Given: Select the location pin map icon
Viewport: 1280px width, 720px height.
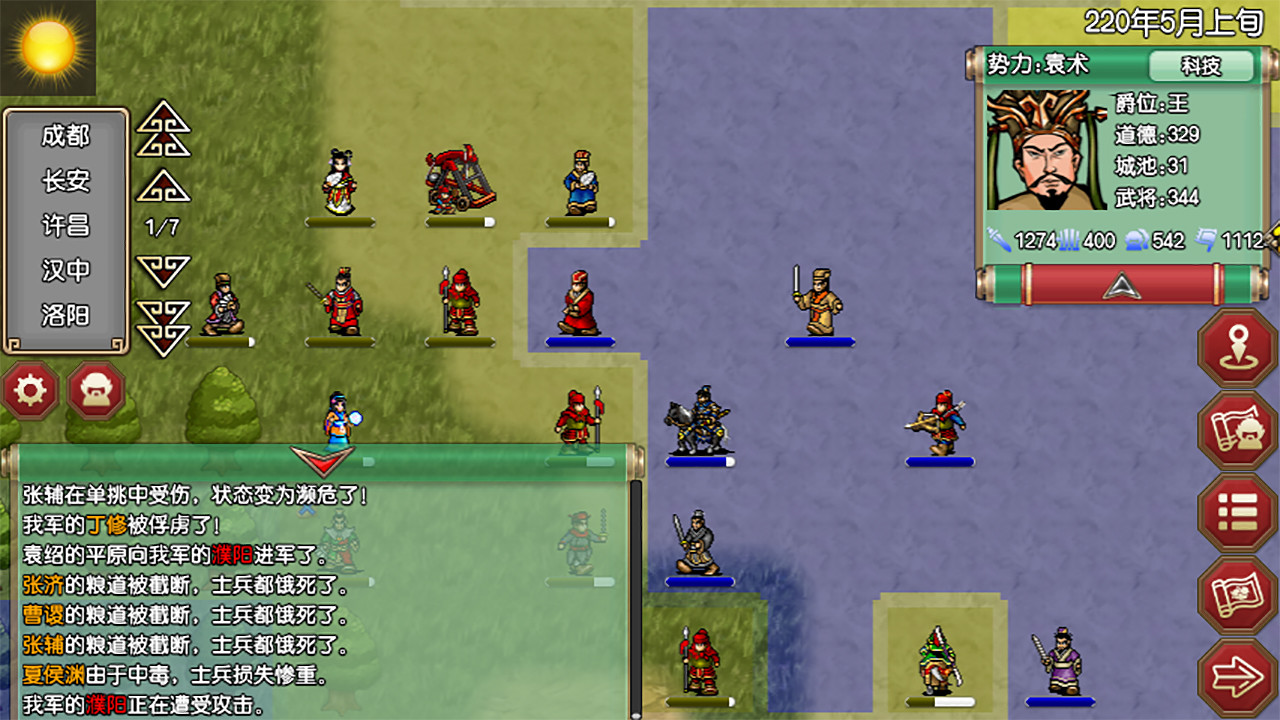Looking at the screenshot, I should 1237,349.
